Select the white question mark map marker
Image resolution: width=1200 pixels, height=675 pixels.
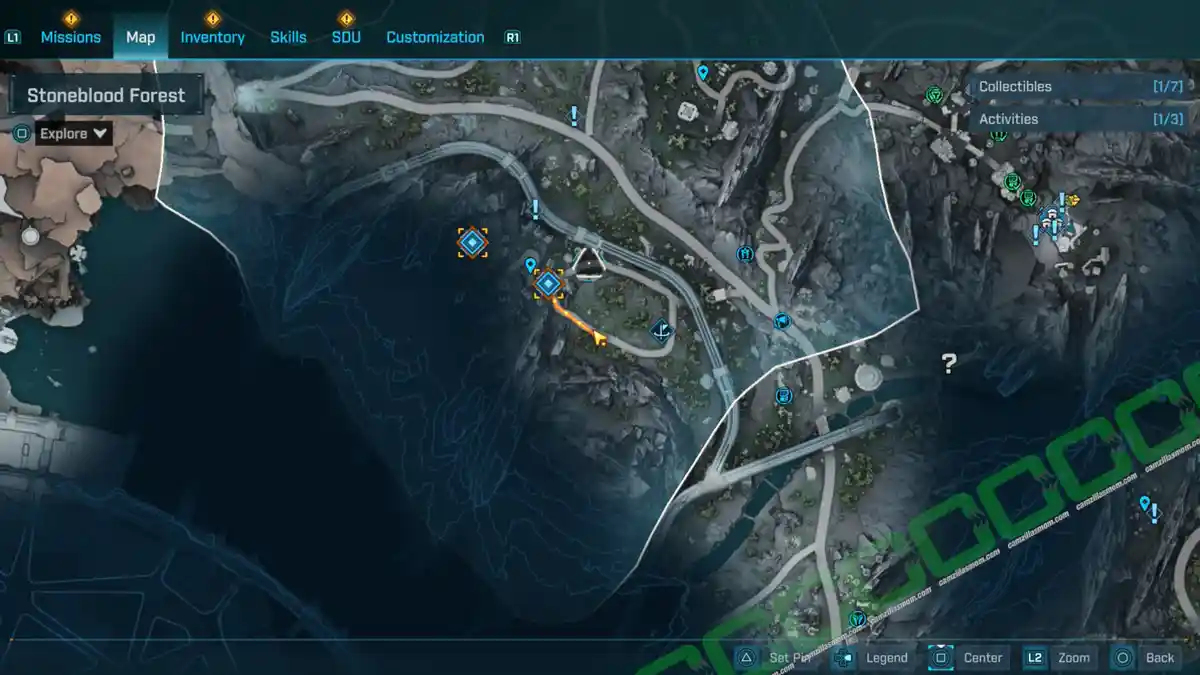tap(949, 364)
